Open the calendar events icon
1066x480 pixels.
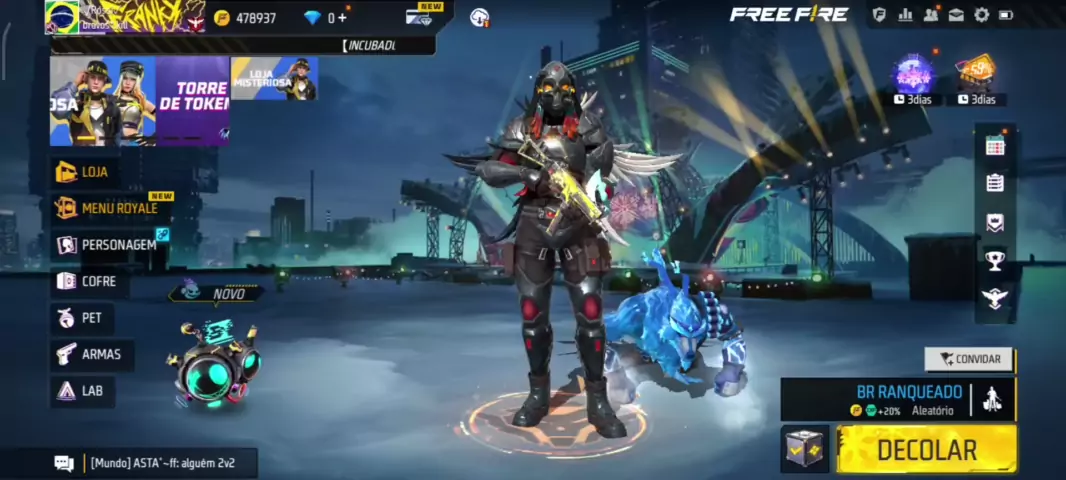point(994,146)
